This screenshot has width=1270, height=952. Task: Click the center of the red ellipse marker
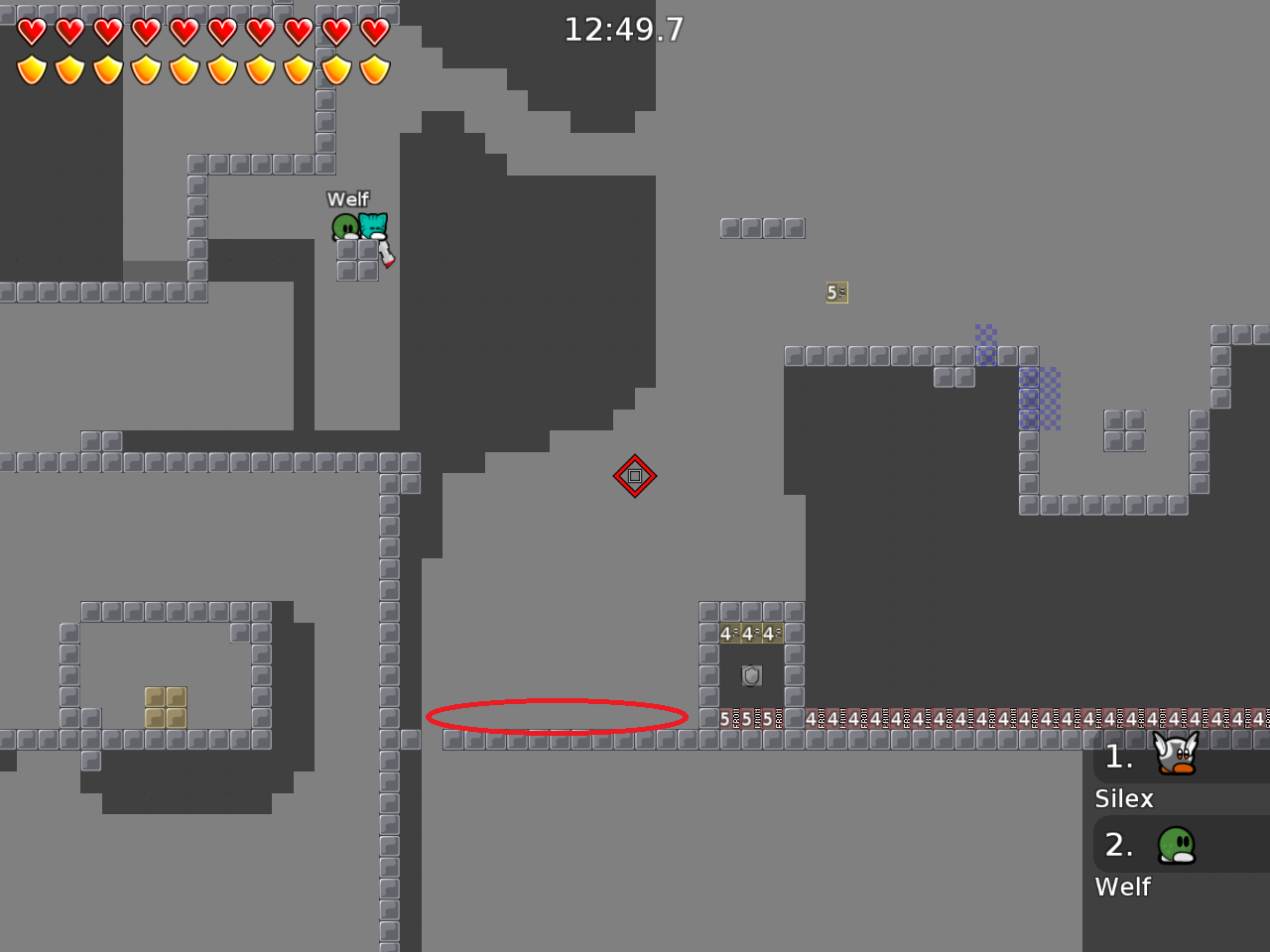(x=558, y=716)
